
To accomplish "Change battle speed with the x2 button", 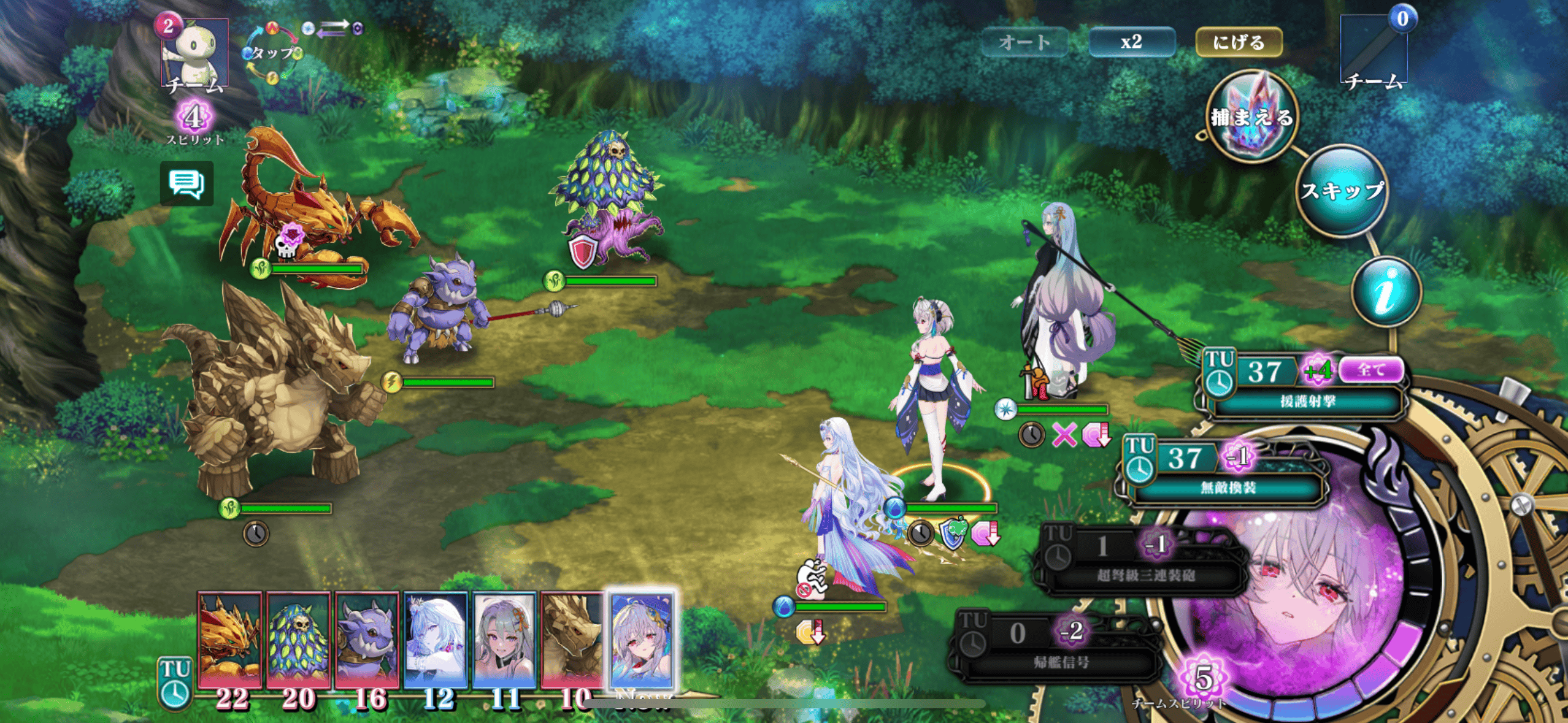I will click(1131, 42).
